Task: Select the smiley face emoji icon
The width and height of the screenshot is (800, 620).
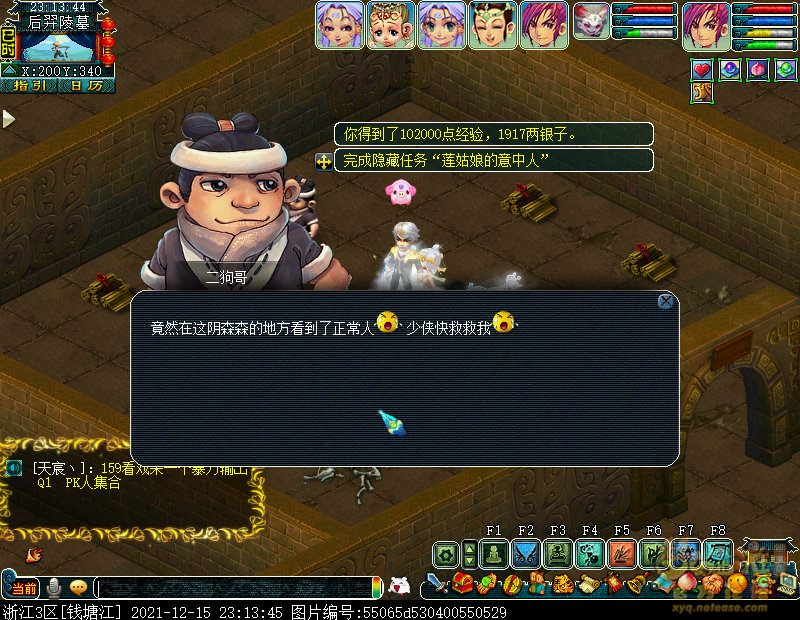Action: [736, 582]
